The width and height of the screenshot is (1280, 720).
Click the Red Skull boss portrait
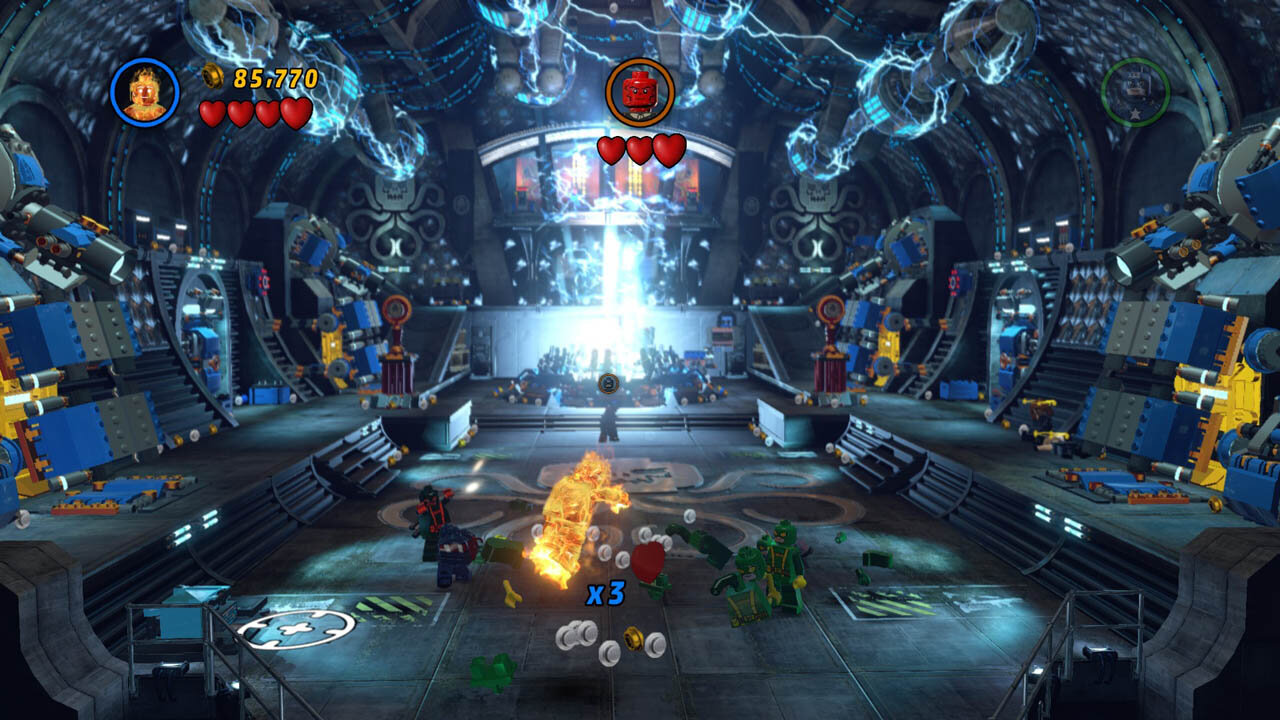point(640,92)
